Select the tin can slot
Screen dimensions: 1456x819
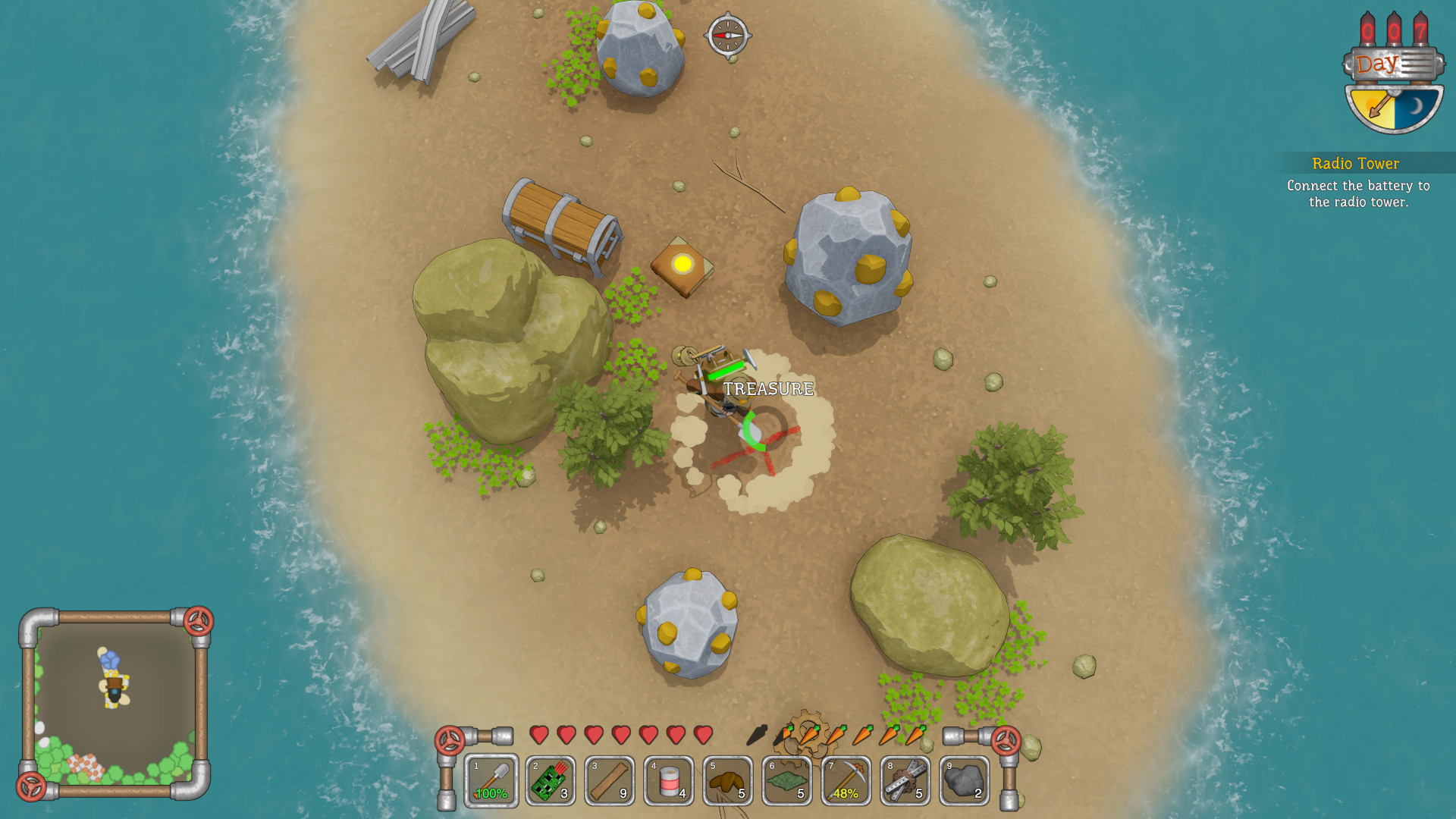pos(669,780)
